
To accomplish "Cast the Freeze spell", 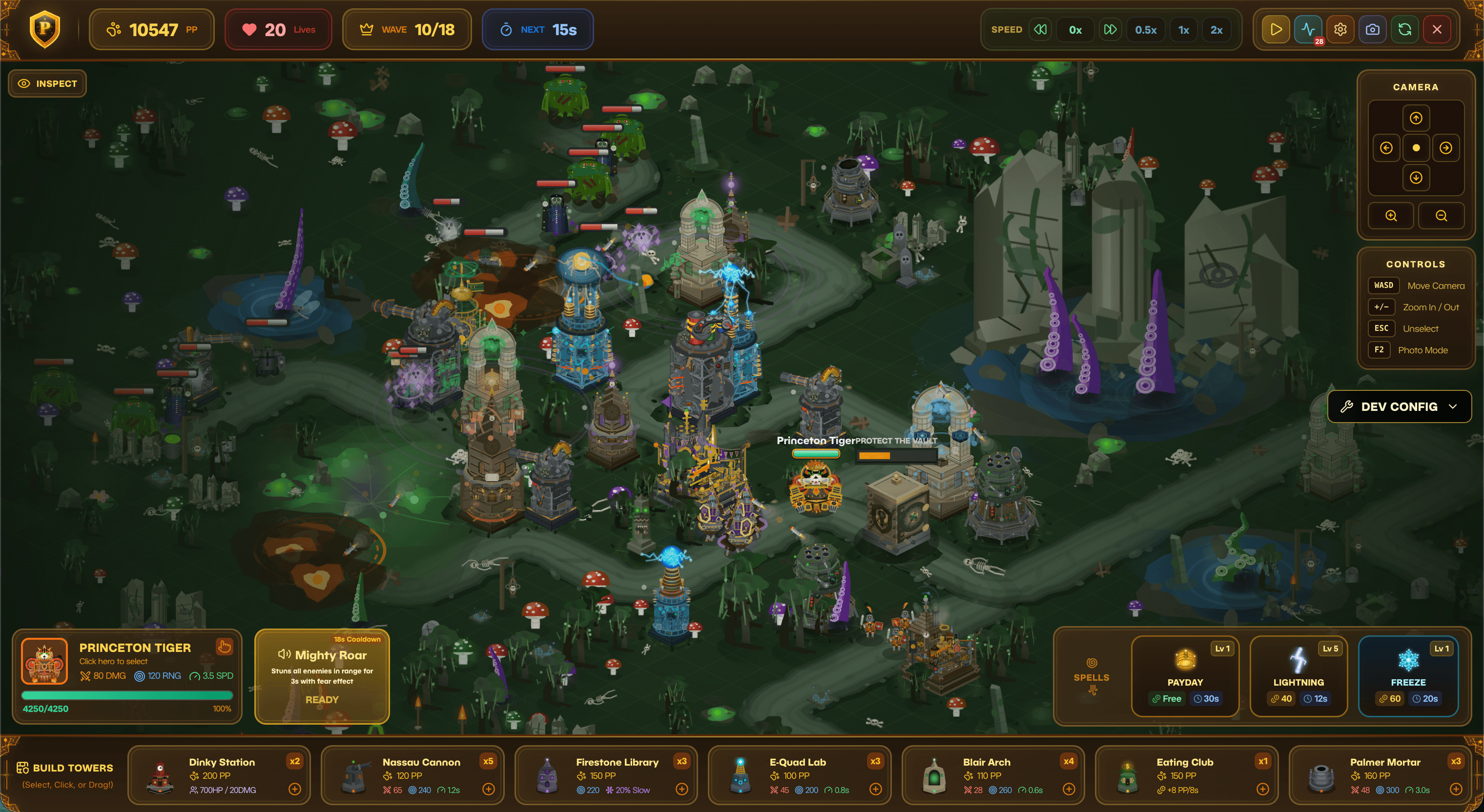I will [1407, 675].
